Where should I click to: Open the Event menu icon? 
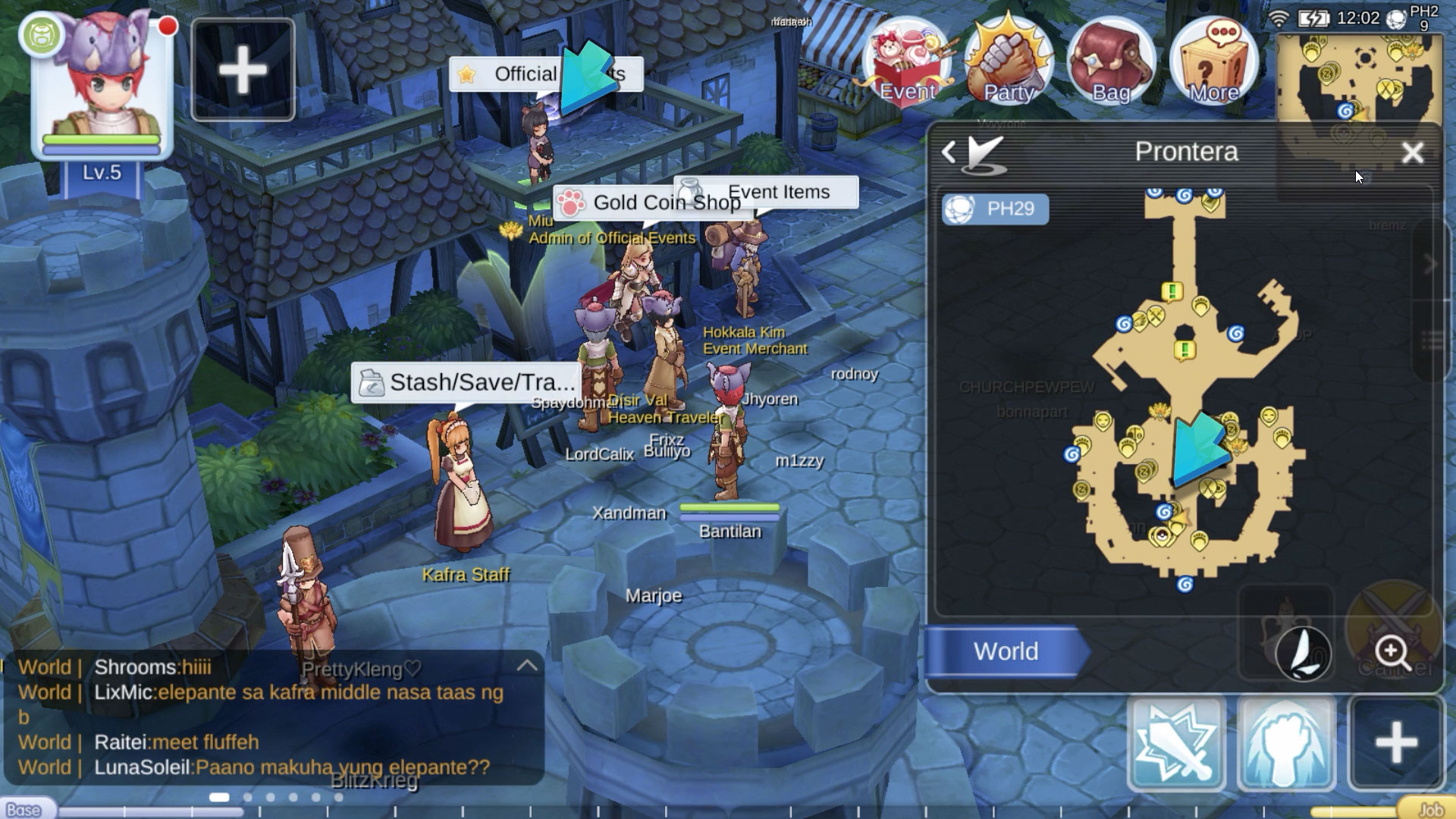[907, 62]
